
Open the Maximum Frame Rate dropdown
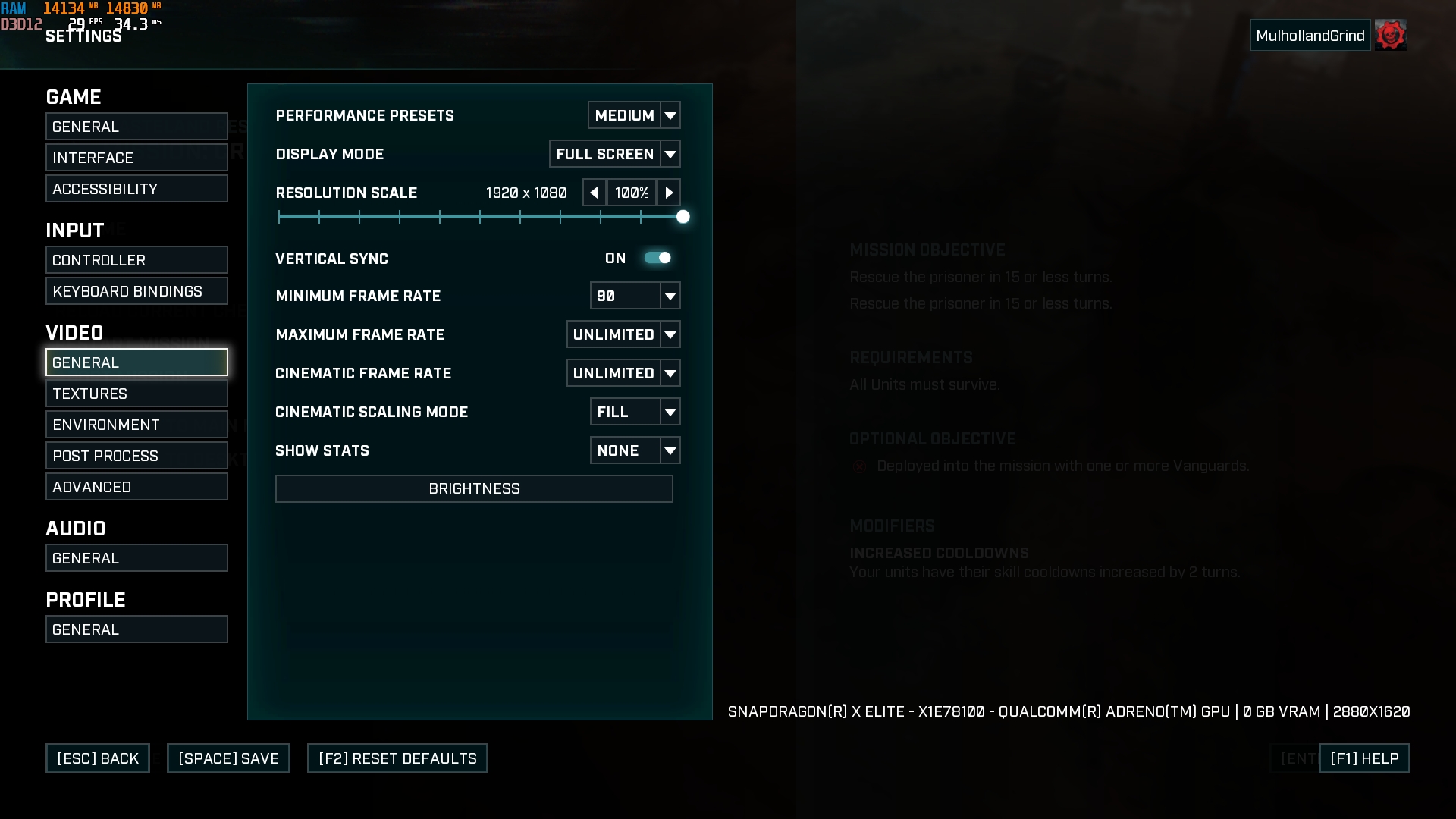click(623, 334)
